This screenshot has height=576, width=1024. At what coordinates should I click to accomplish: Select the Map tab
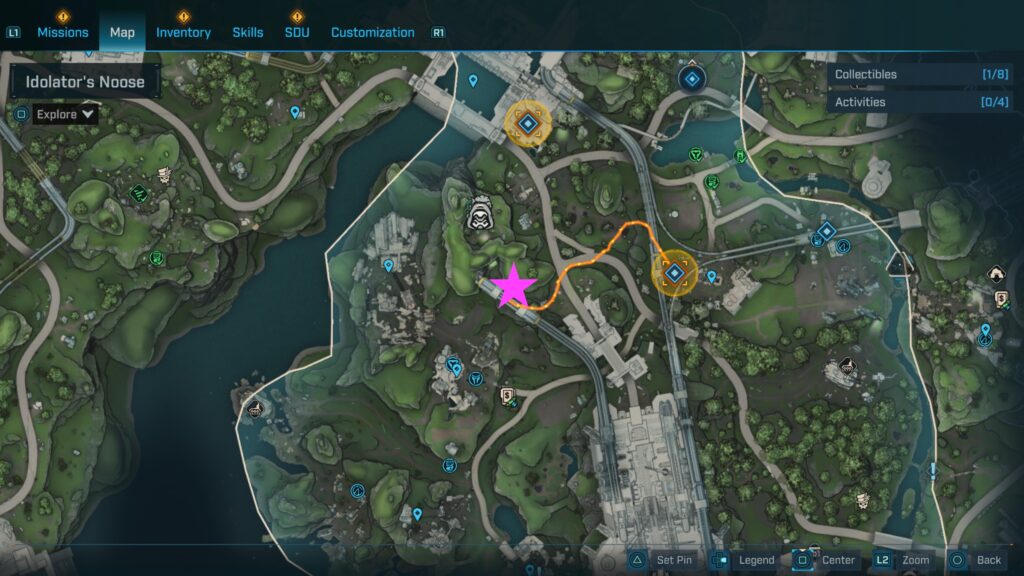coord(122,32)
